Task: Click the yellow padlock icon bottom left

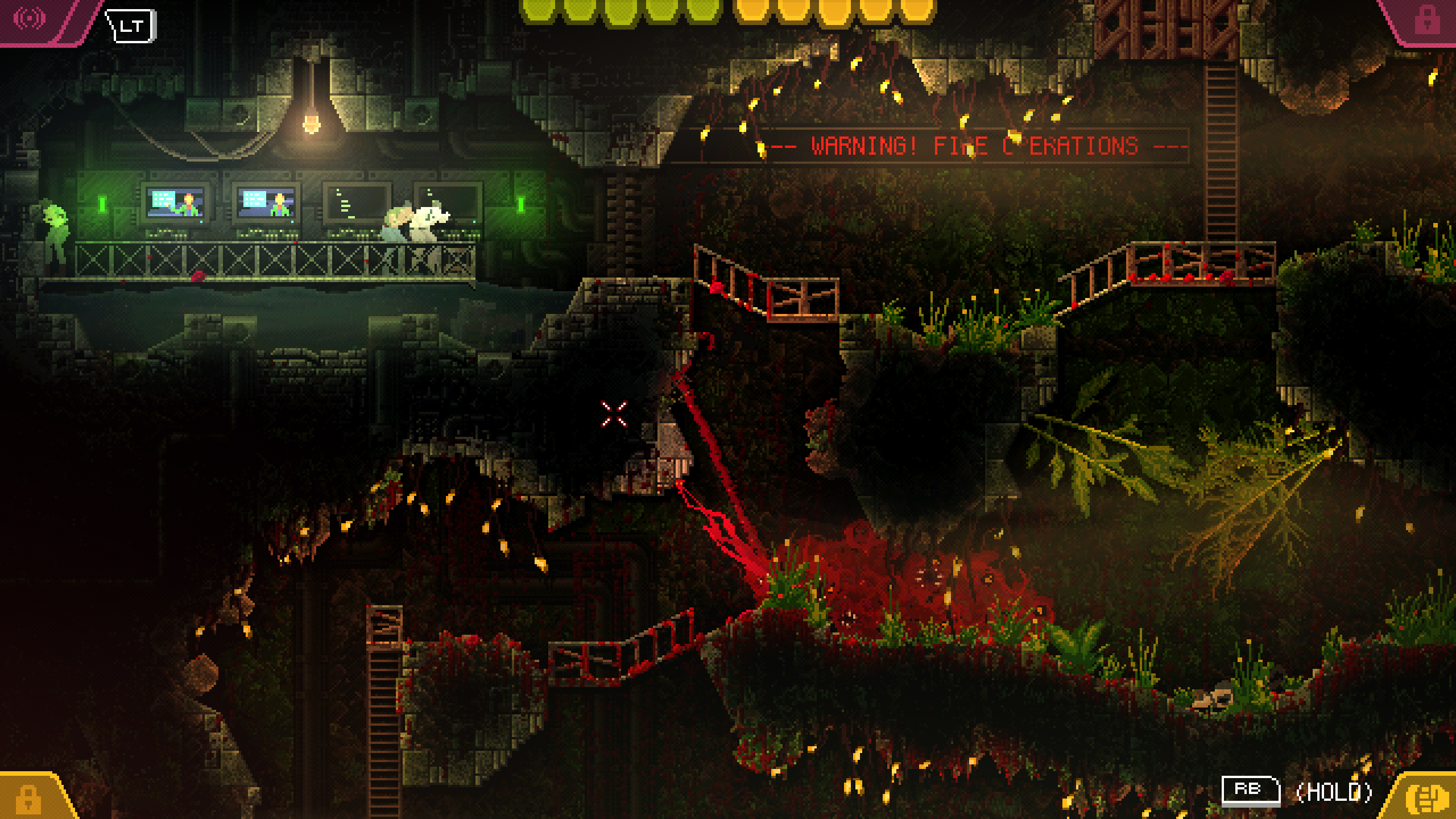Action: click(x=27, y=799)
